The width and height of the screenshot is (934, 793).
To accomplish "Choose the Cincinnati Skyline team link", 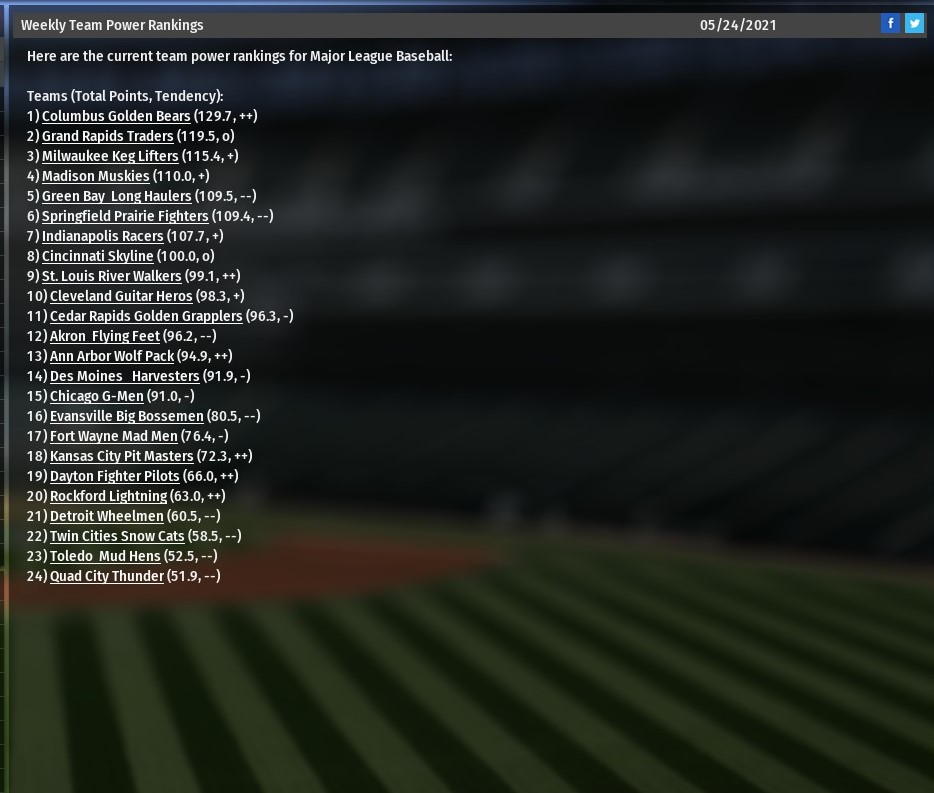I will [x=98, y=256].
